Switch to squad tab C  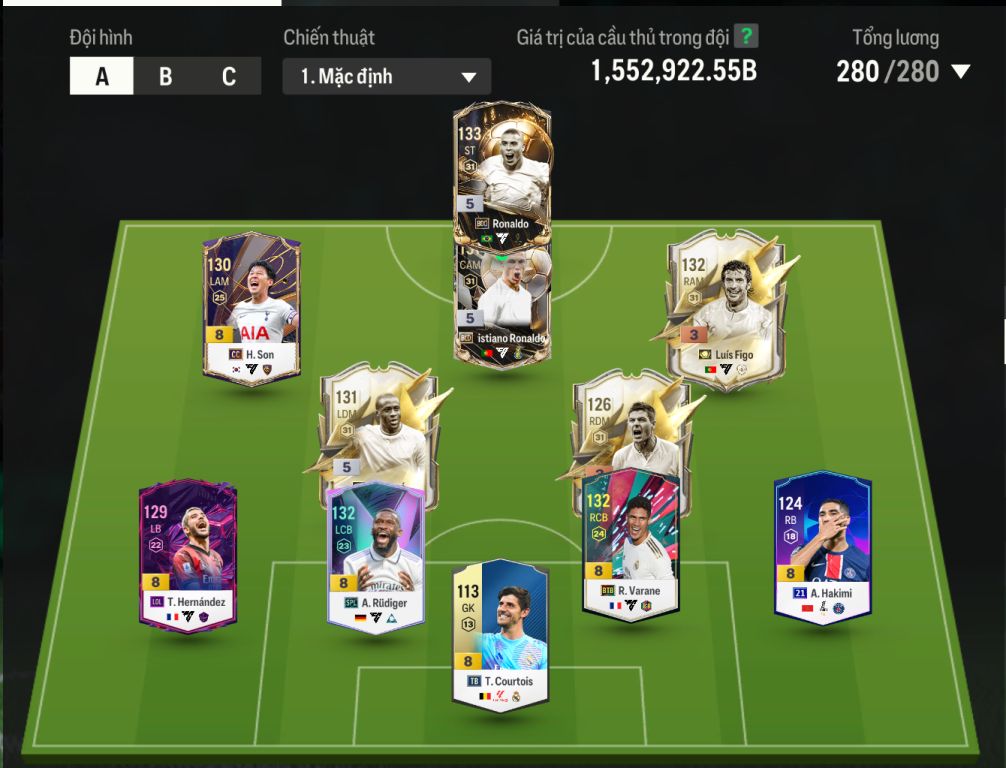click(229, 77)
